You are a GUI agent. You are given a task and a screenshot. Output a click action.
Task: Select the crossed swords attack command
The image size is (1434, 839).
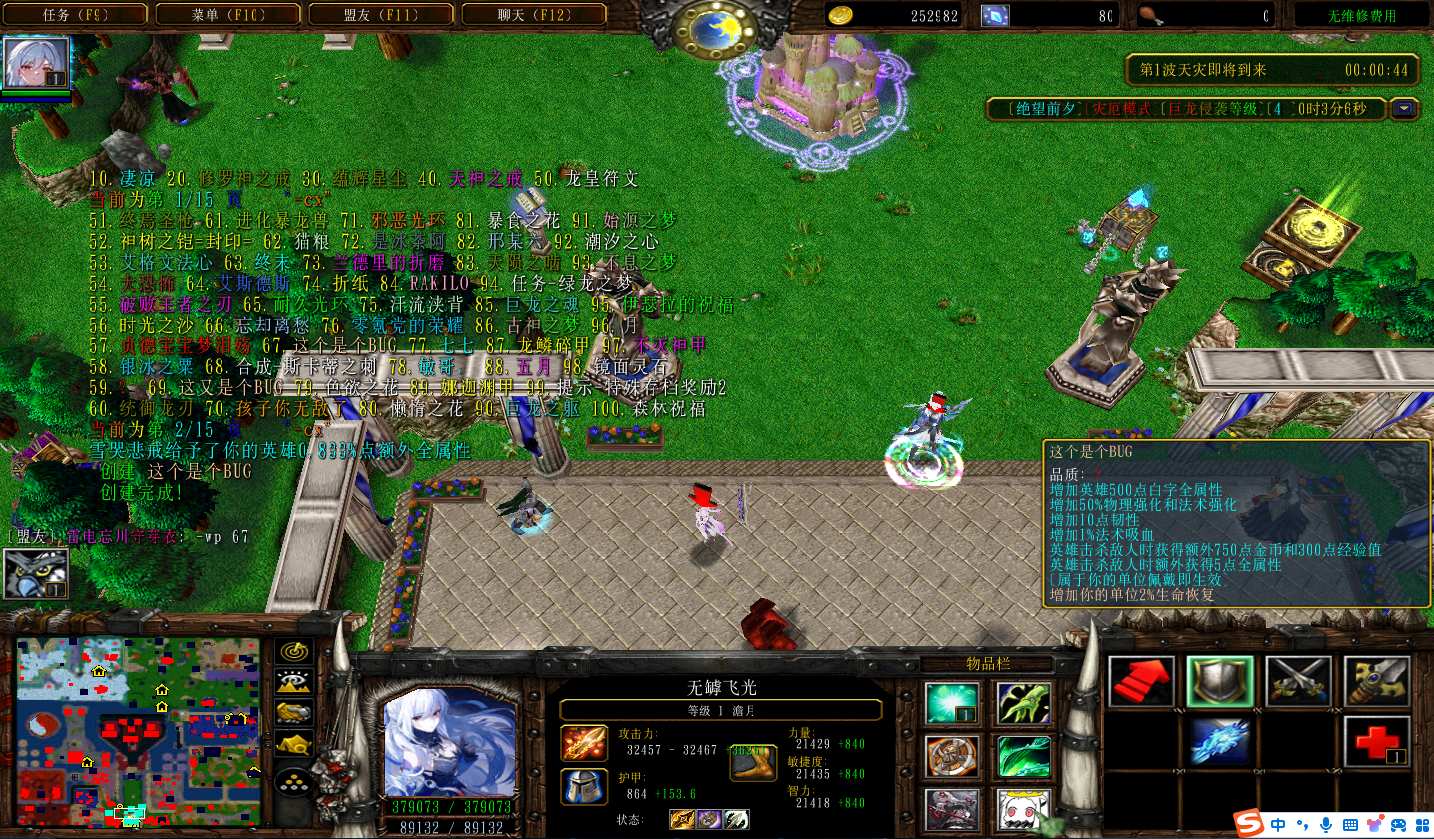coord(1298,682)
